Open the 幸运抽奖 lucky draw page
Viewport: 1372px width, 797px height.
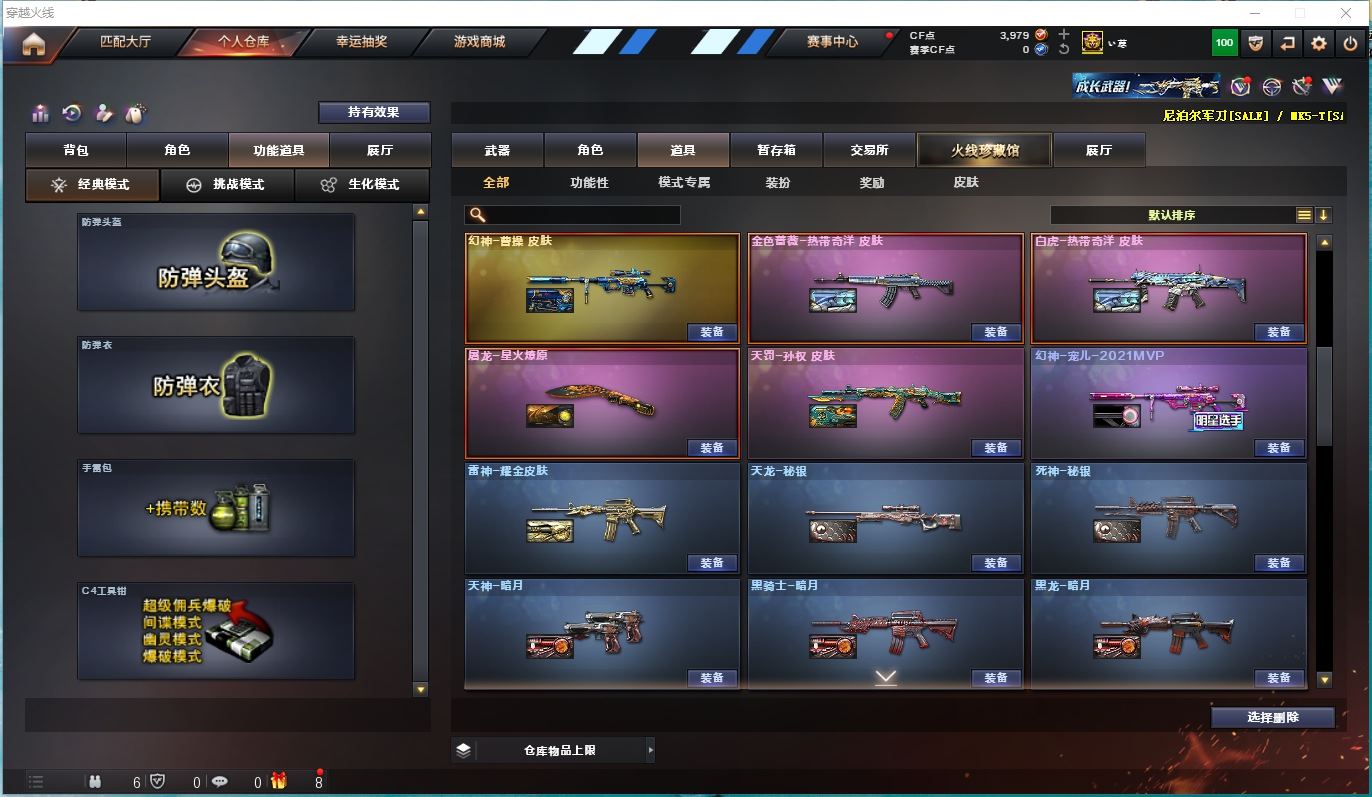[361, 42]
